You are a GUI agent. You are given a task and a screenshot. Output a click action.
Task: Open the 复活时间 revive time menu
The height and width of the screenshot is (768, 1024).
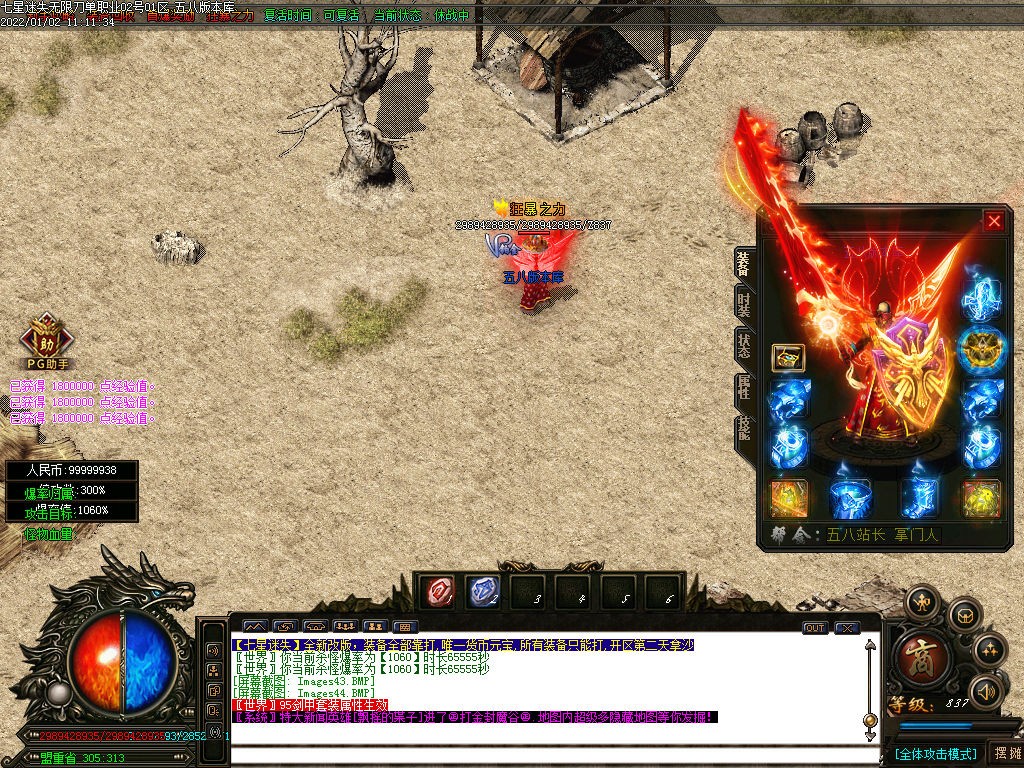[288, 16]
